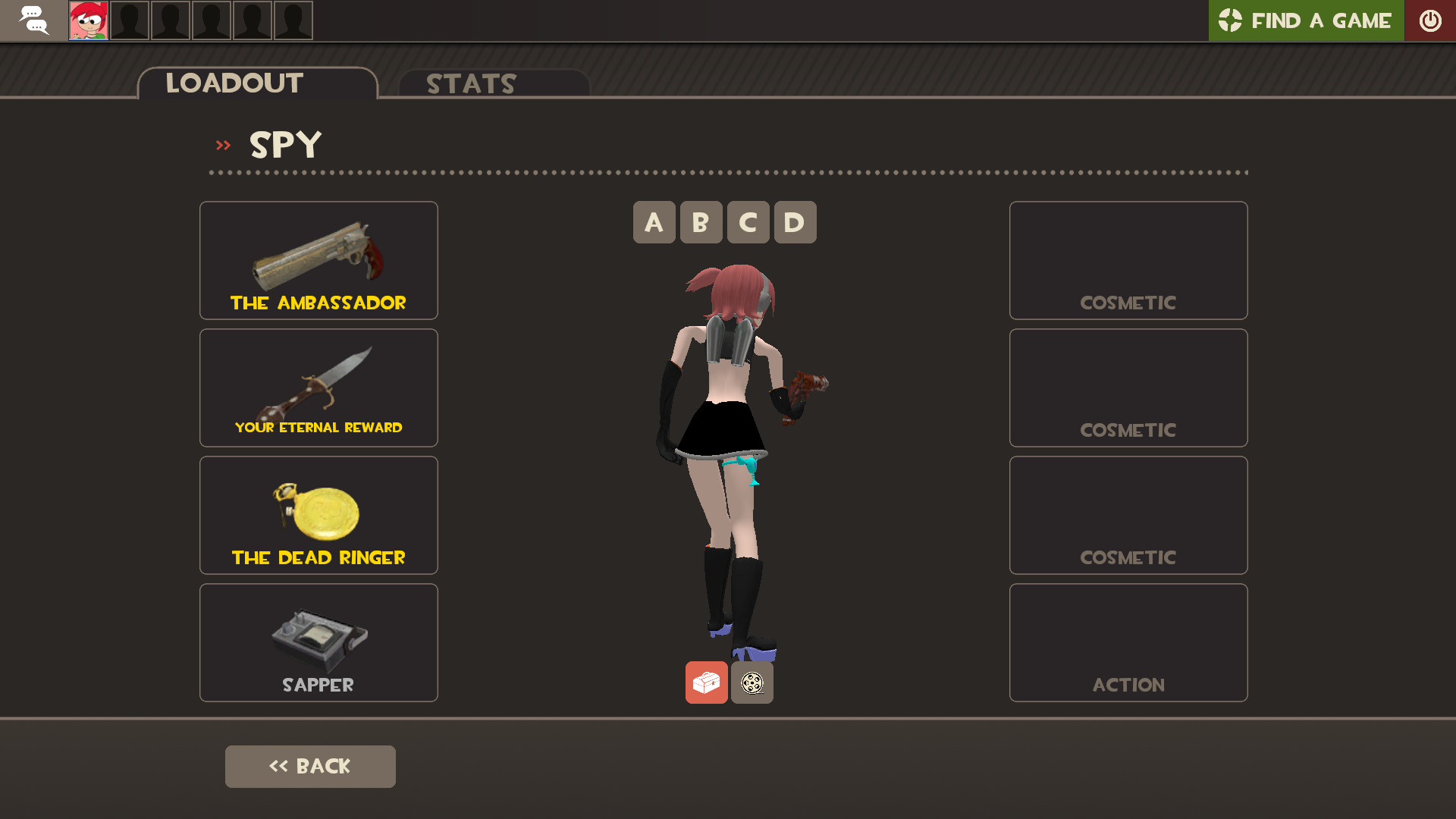Click the Team Fortress logo beside Find a Game
1456x819 pixels.
tap(1232, 20)
